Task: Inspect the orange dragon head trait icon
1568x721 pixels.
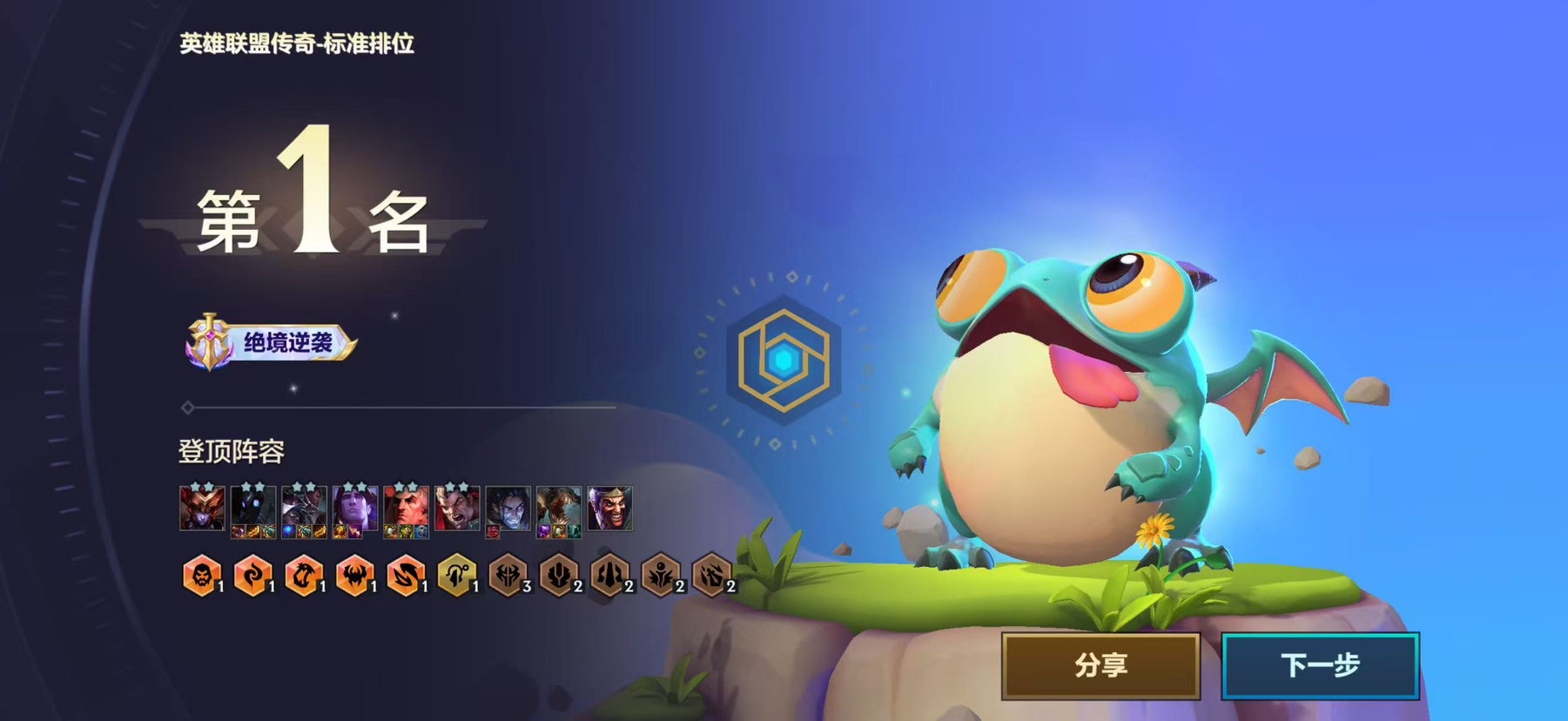Action: 304,576
